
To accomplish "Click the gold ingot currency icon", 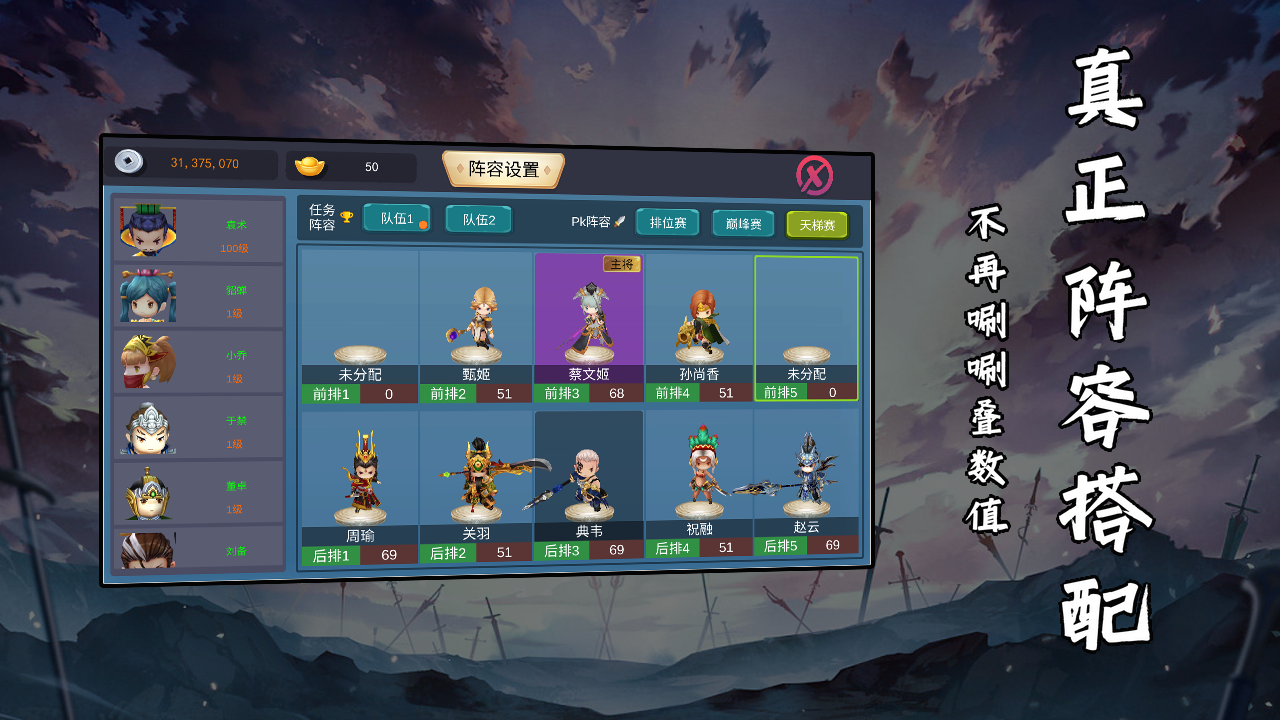I will (x=313, y=166).
